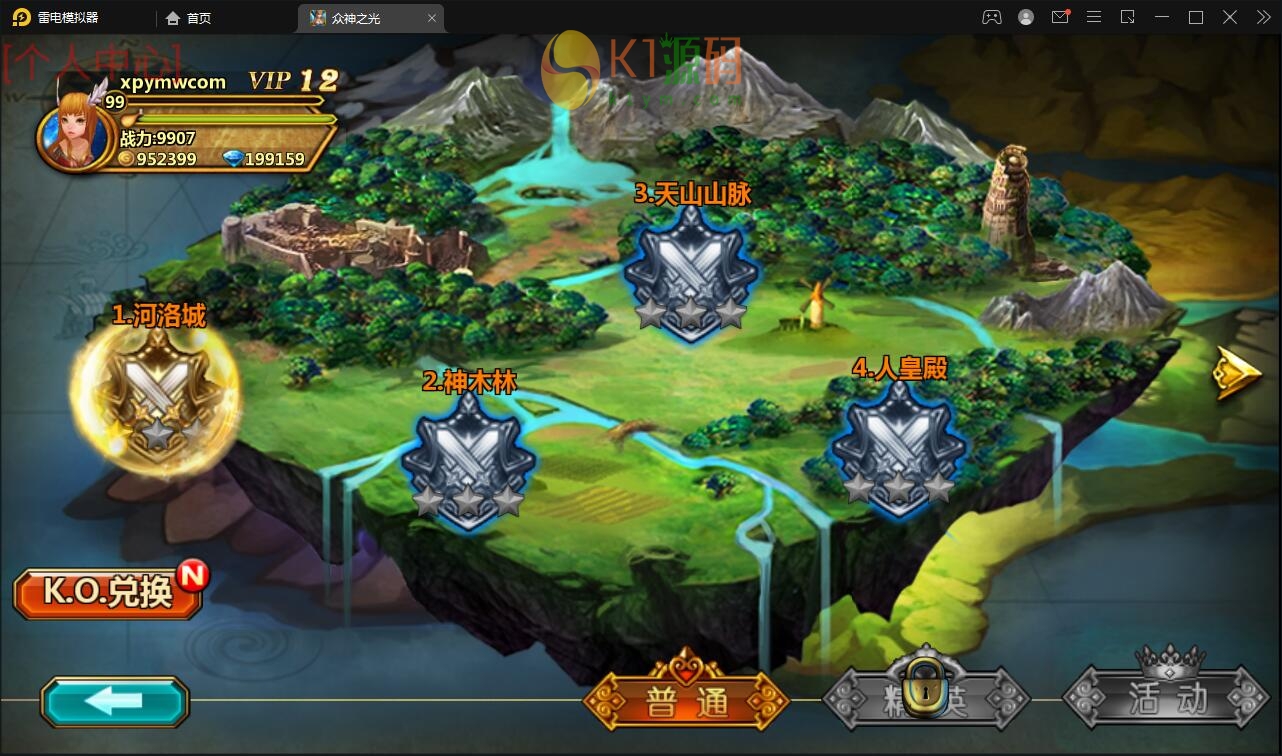Switch to the 普通 difficulty tab
The image size is (1282, 756).
point(686,701)
